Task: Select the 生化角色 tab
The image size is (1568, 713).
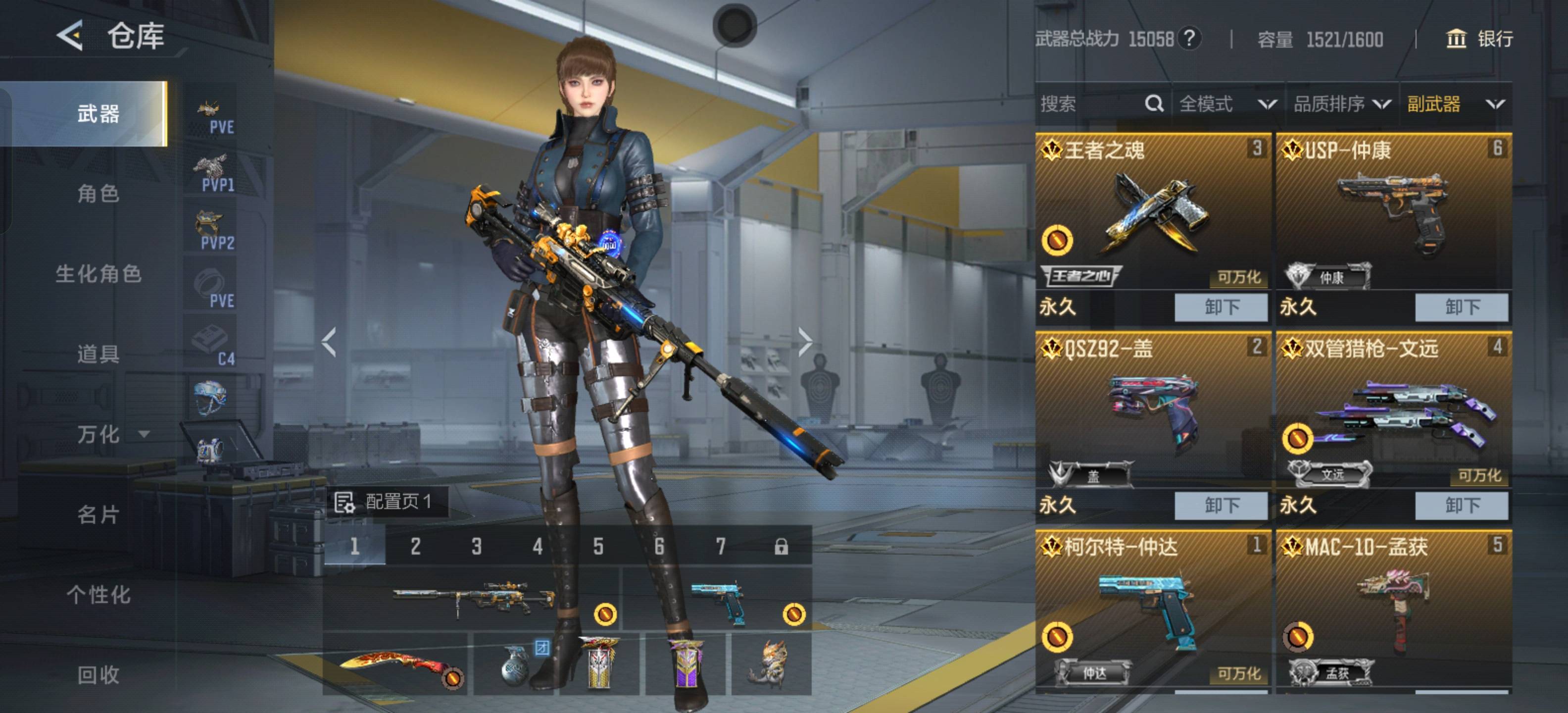Action: pos(98,273)
